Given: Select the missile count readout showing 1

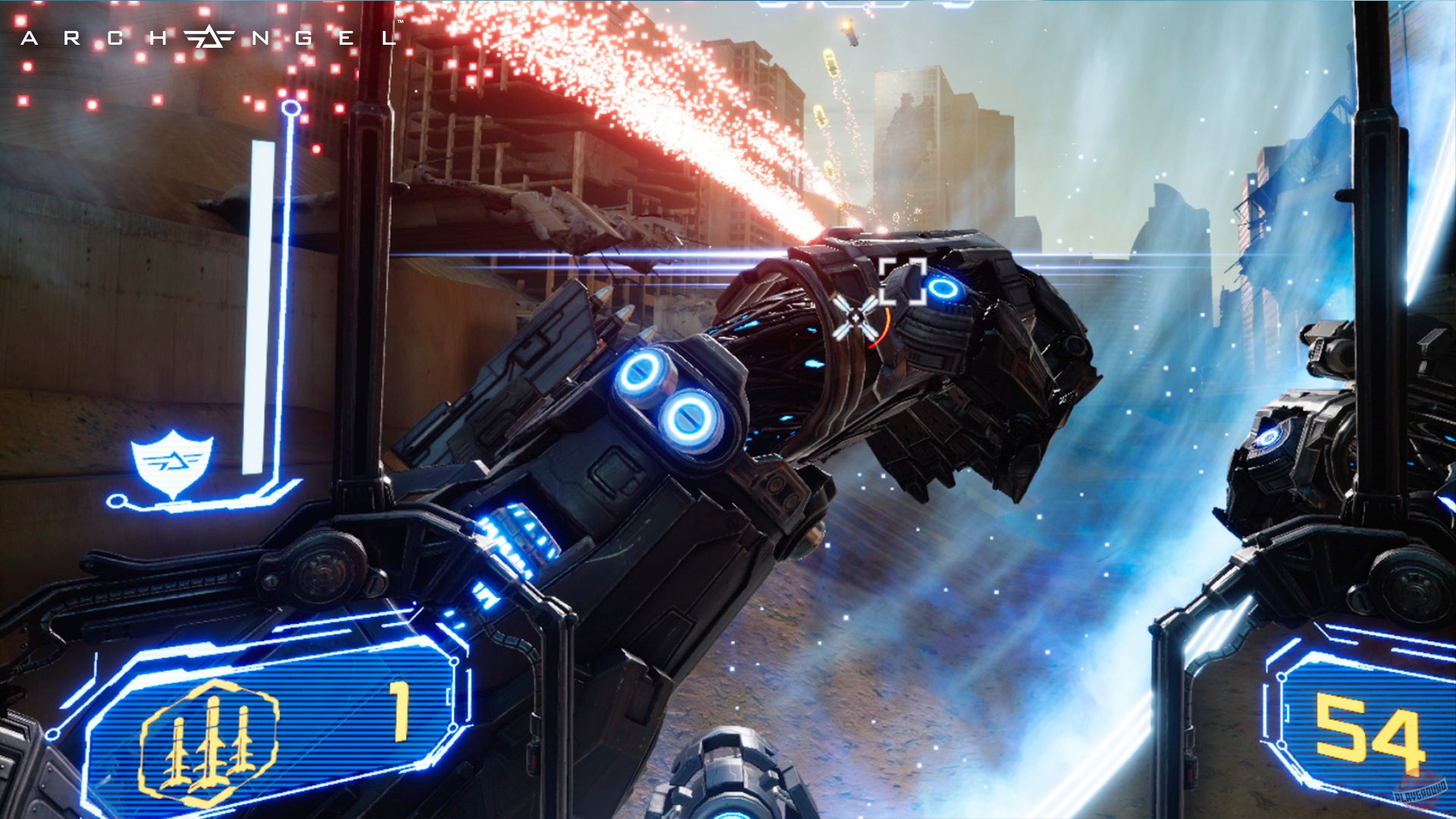Looking at the screenshot, I should point(400,711).
